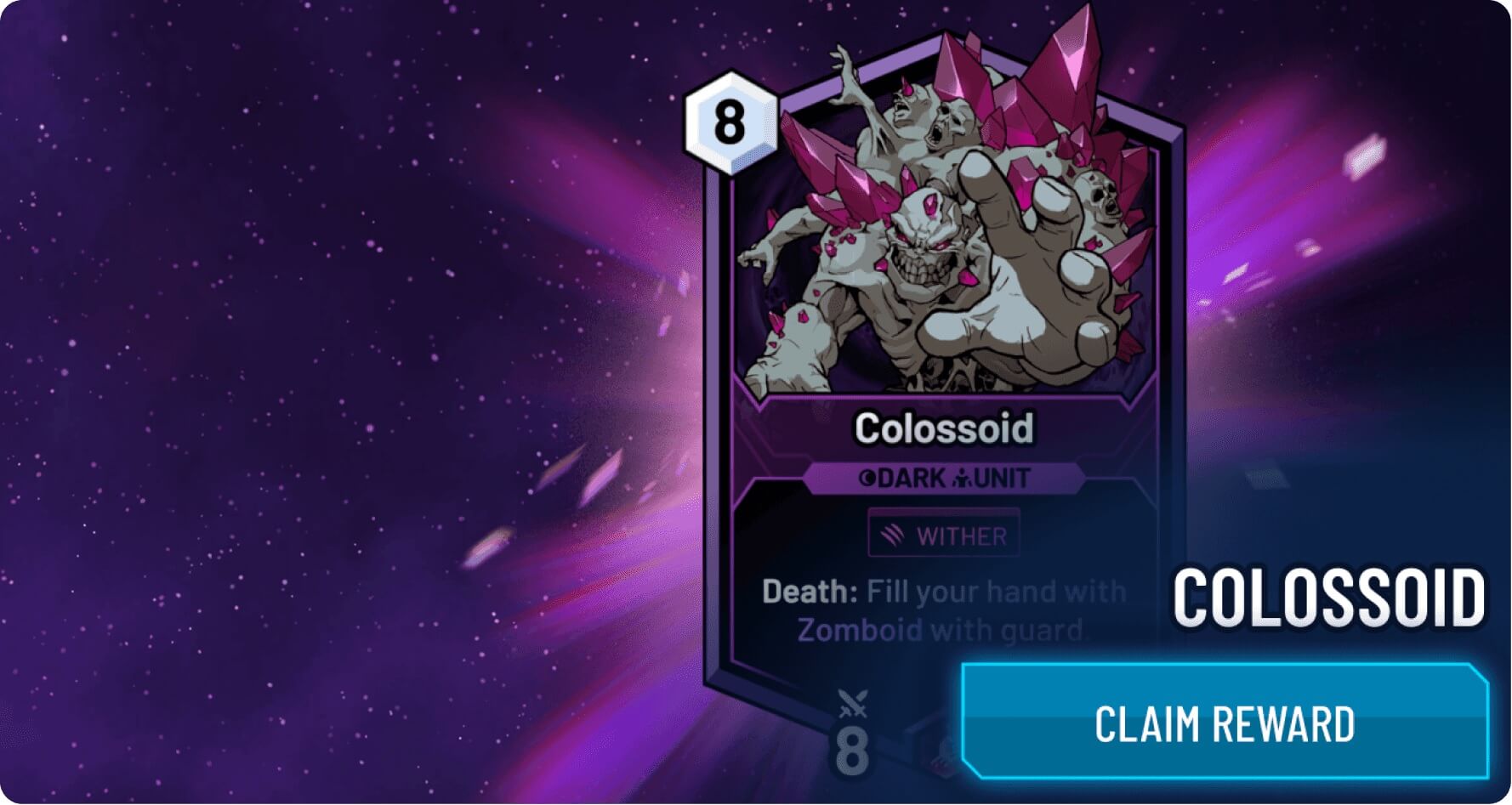Screen dimensions: 1512x805
Task: Claim the Colossoid reward
Action: [1225, 723]
